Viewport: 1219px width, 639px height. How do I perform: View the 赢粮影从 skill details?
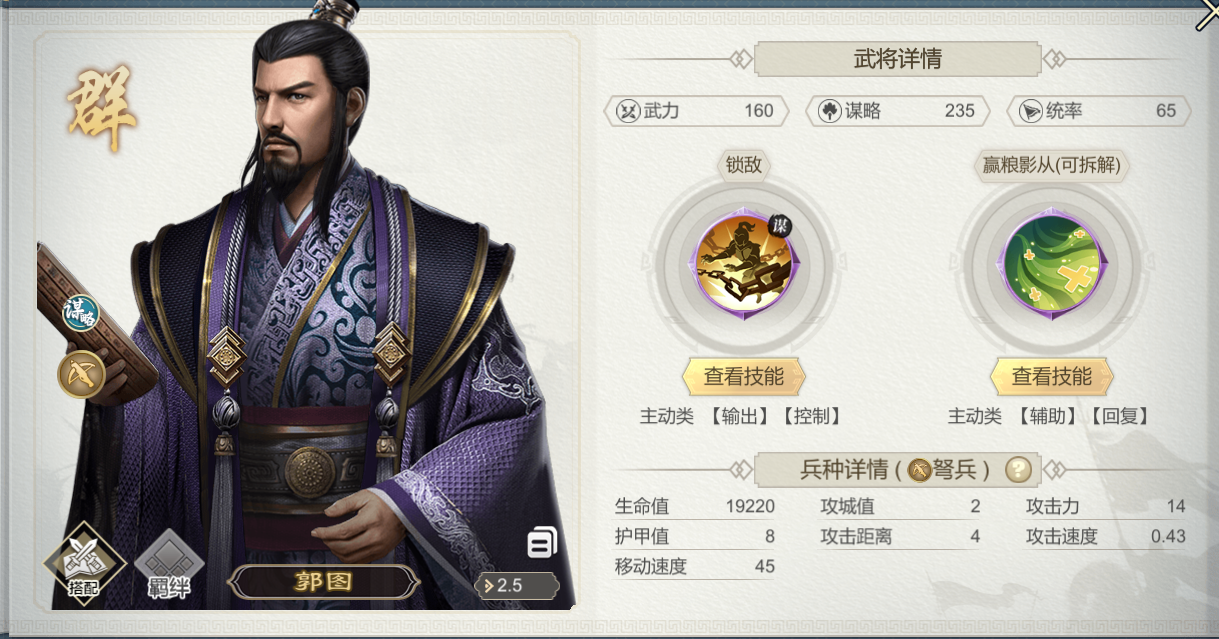[x=1051, y=377]
